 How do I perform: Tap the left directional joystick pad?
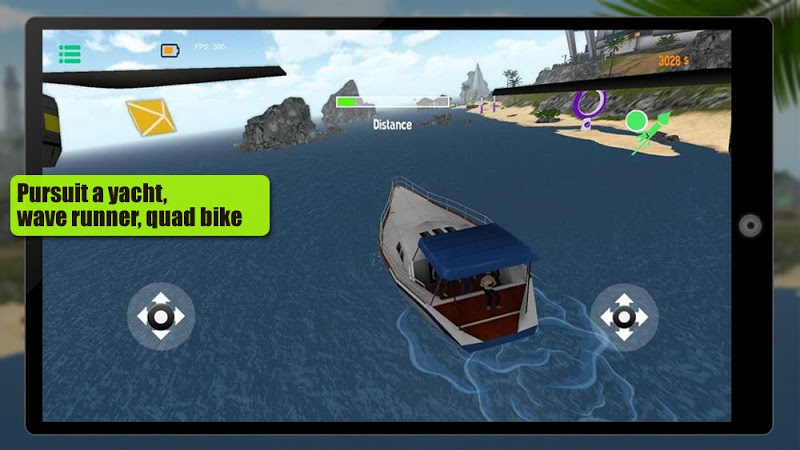click(x=161, y=316)
